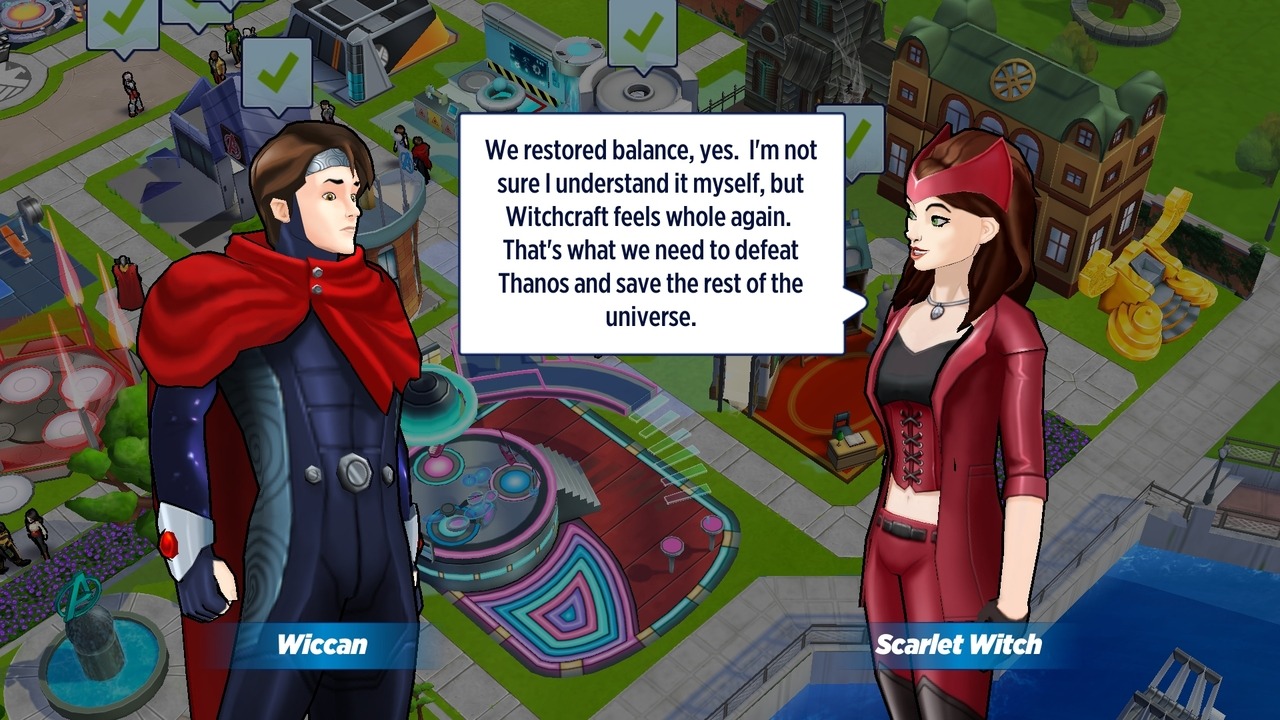Select the checkmark bubble directly above Wiccan's head

tap(277, 72)
